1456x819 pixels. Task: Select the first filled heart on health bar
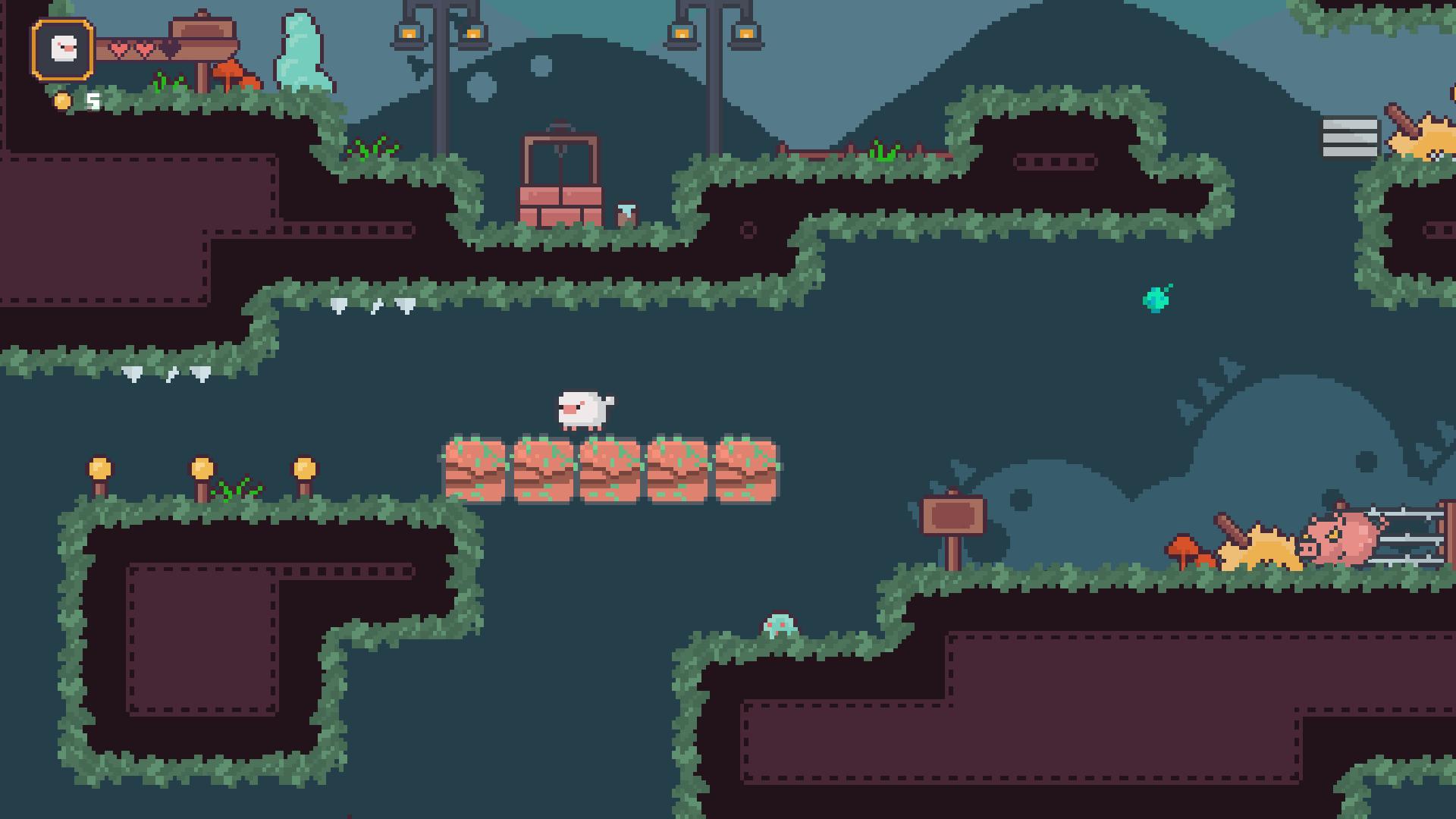click(120, 47)
